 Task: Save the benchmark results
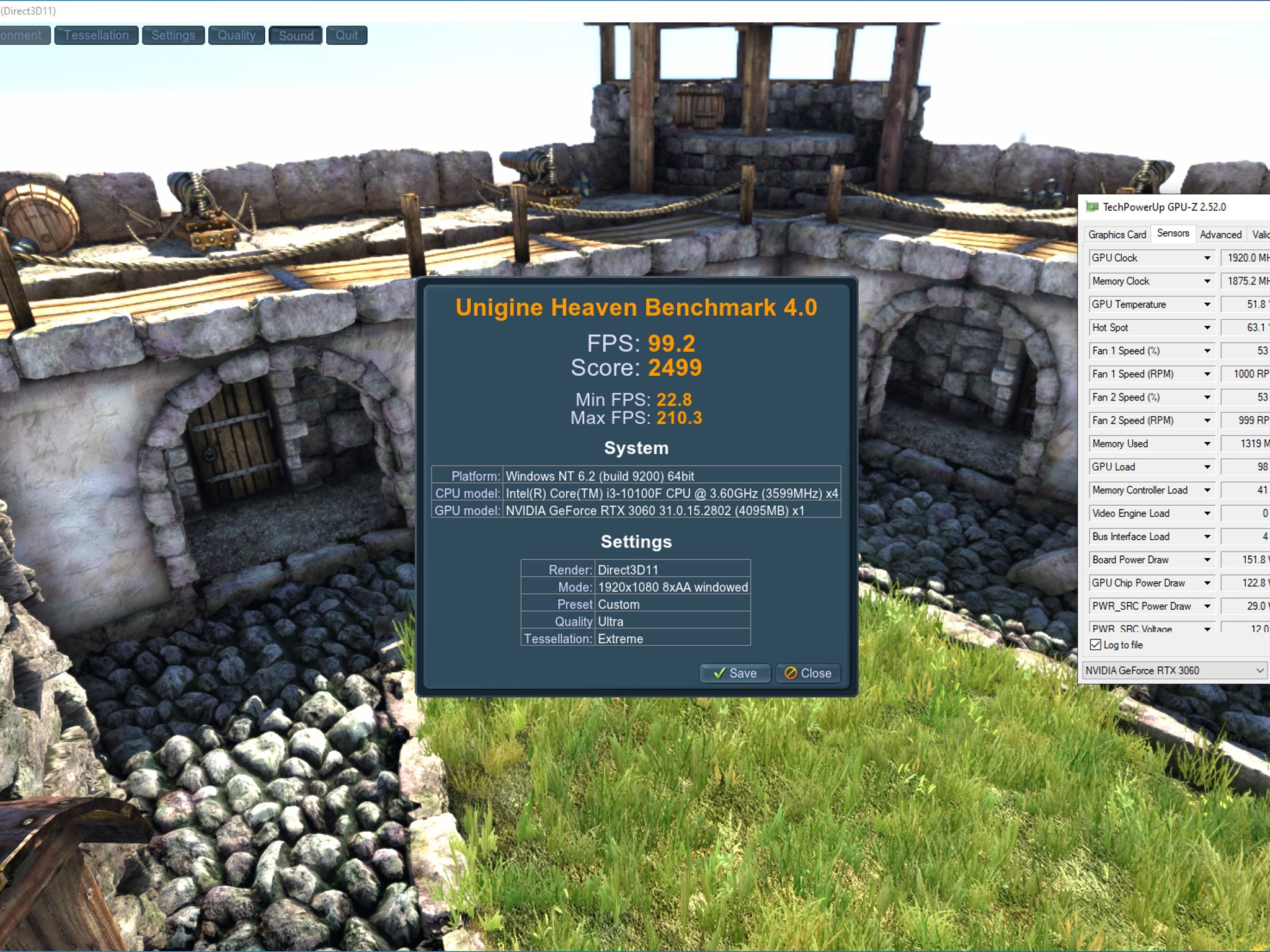[x=735, y=673]
